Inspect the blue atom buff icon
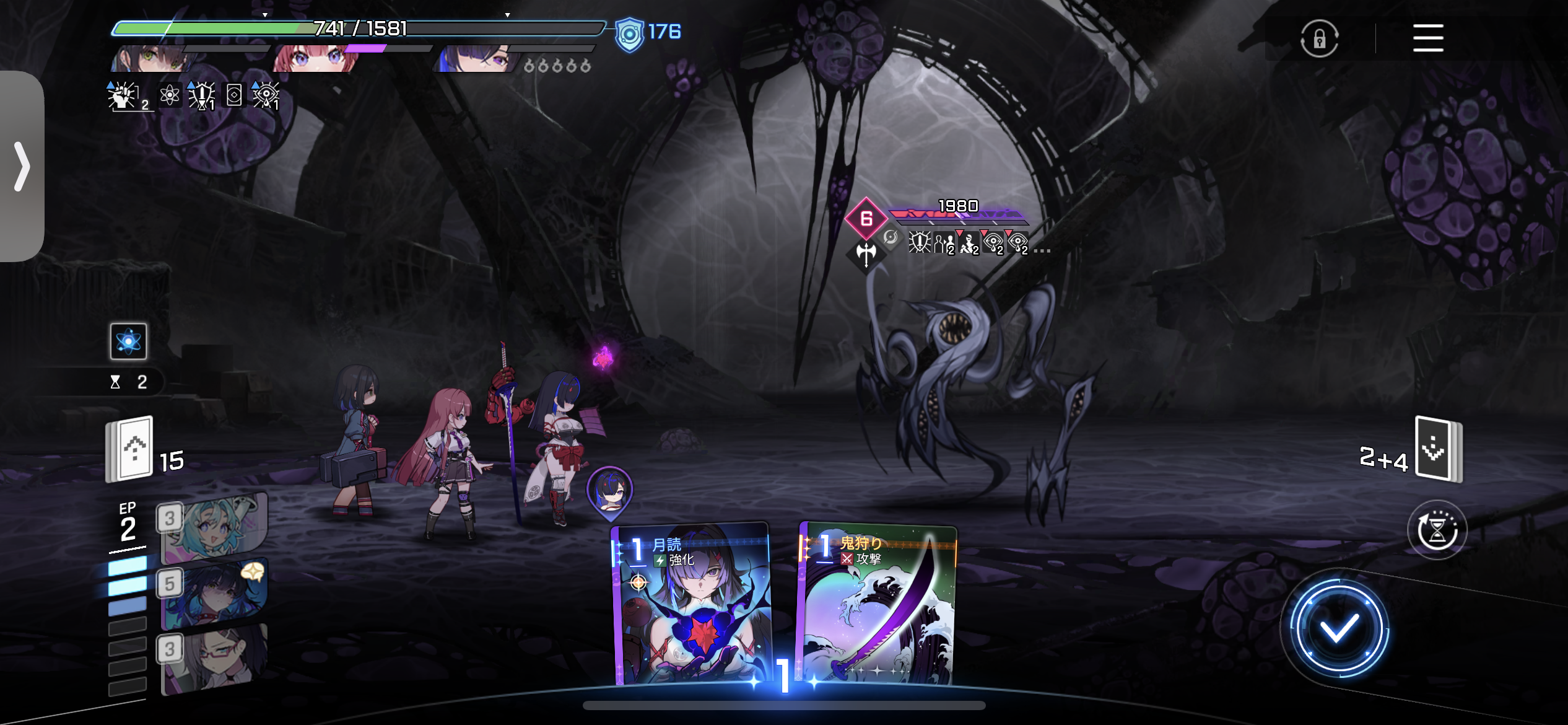This screenshot has height=725, width=1568. tap(128, 341)
